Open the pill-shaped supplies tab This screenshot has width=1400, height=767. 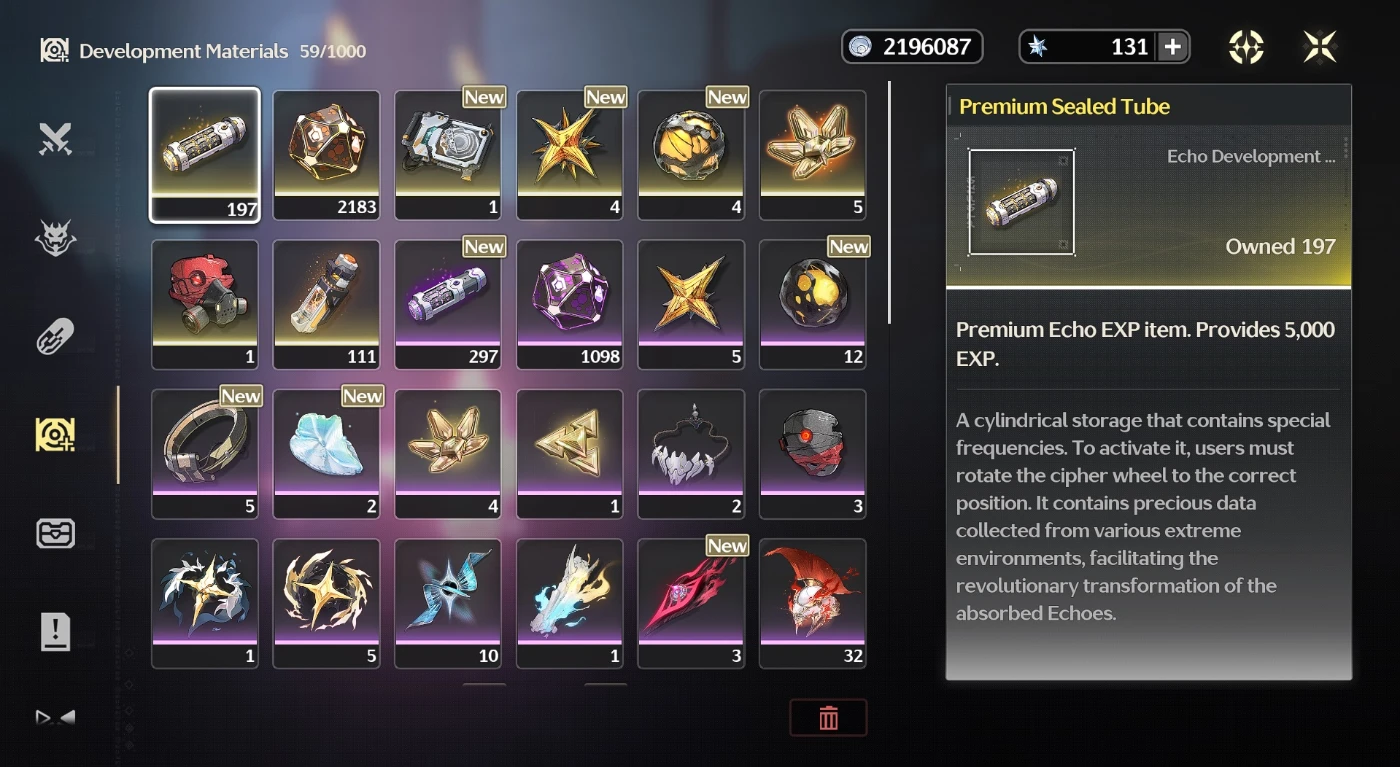pyautogui.click(x=55, y=337)
